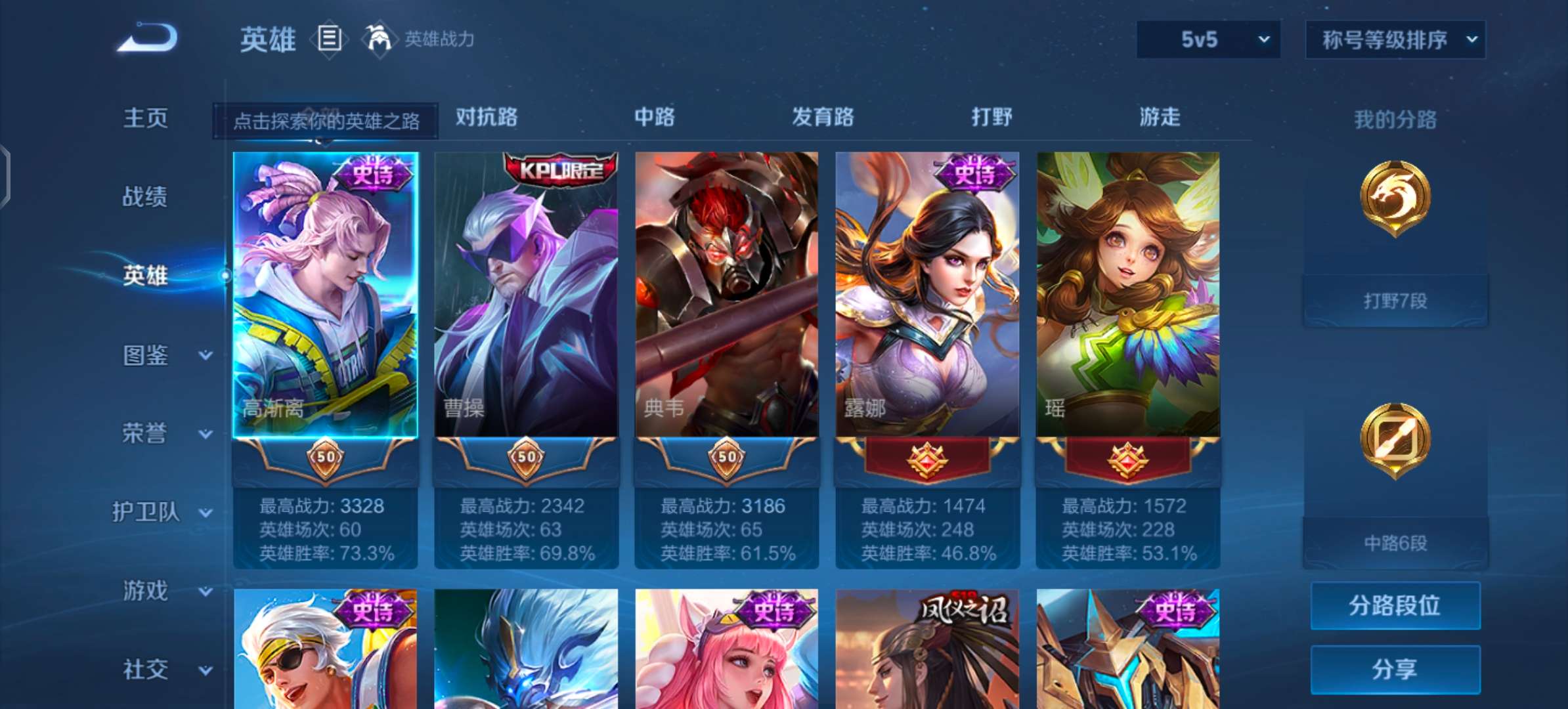The height and width of the screenshot is (709, 1568).
Task: Select the 对抗路 lane tab
Action: (484, 117)
